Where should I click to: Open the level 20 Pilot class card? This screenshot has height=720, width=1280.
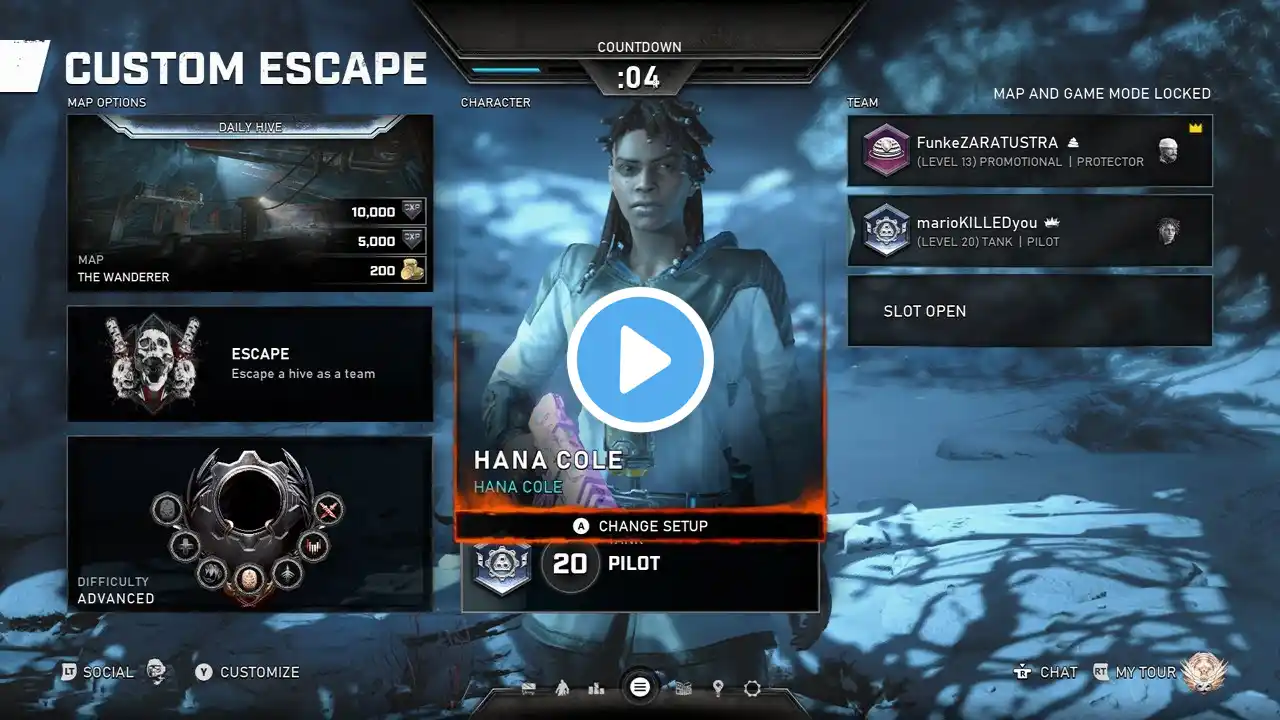[640, 564]
